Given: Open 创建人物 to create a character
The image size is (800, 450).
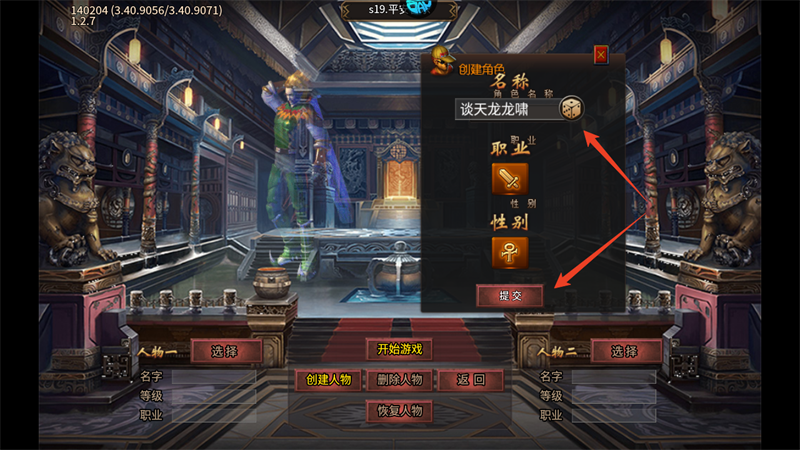Looking at the screenshot, I should pyautogui.click(x=328, y=380).
